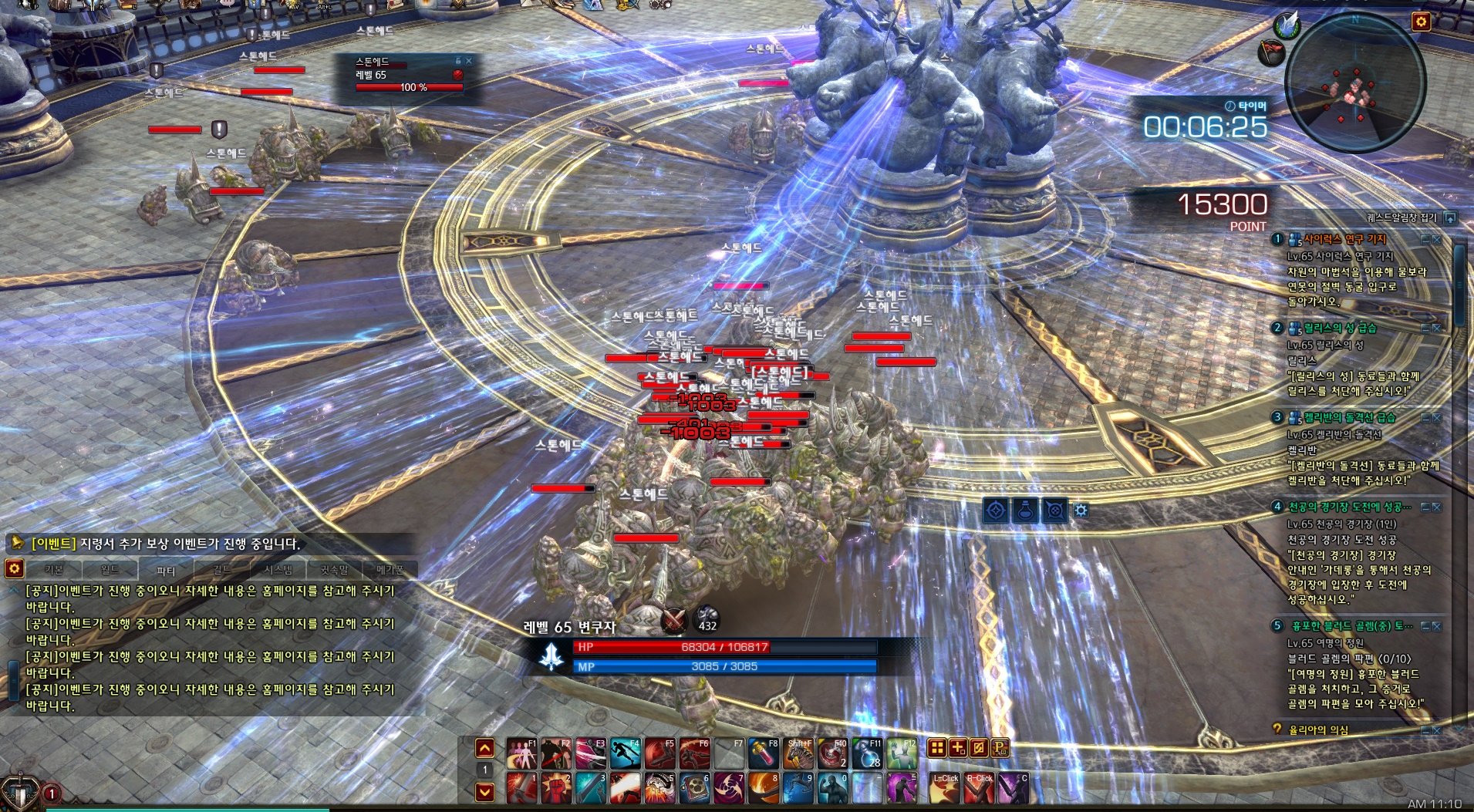Click the white wing icon beside minimap
This screenshot has width=1474, height=812.
(1286, 25)
